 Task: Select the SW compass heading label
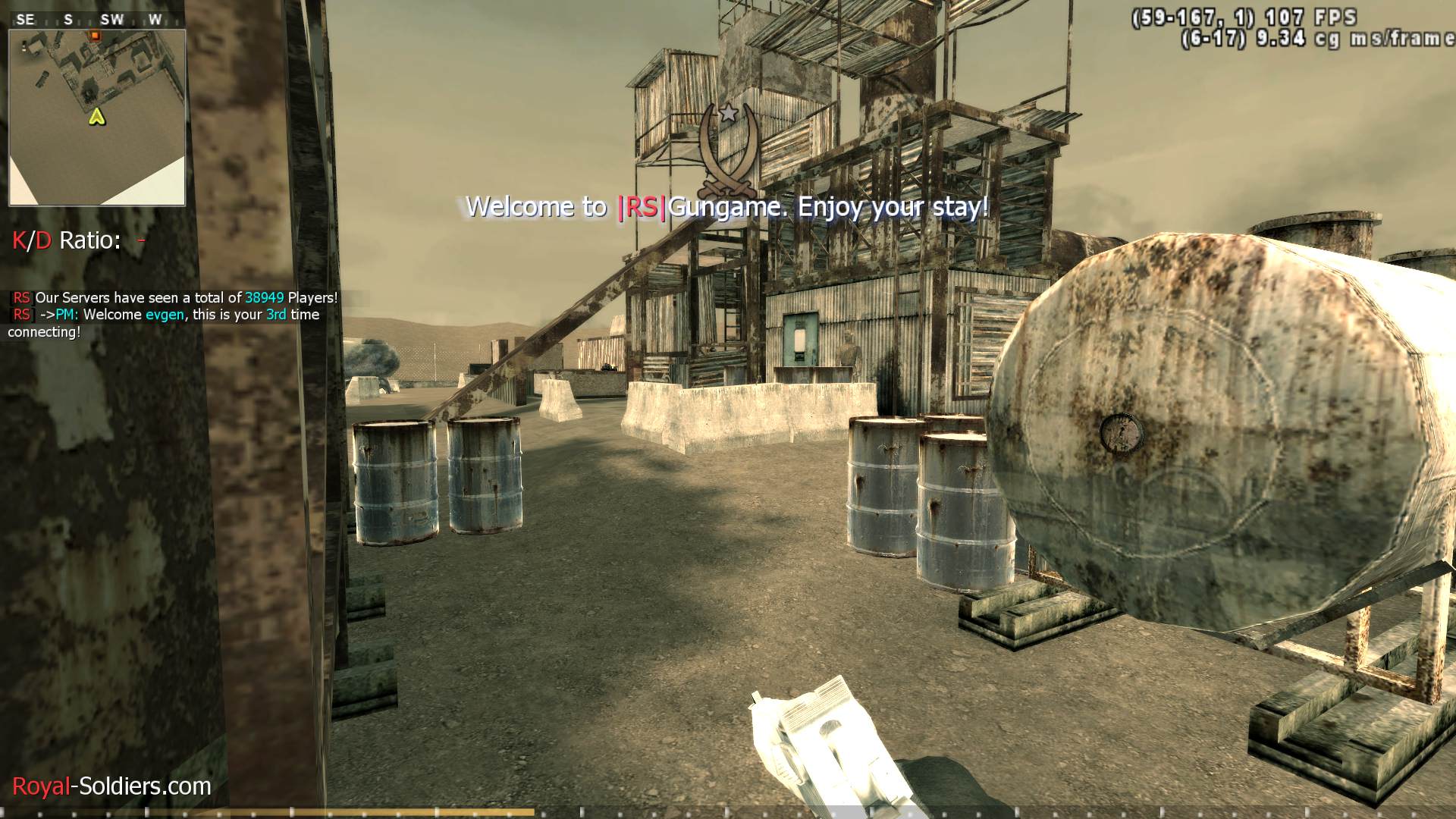111,19
